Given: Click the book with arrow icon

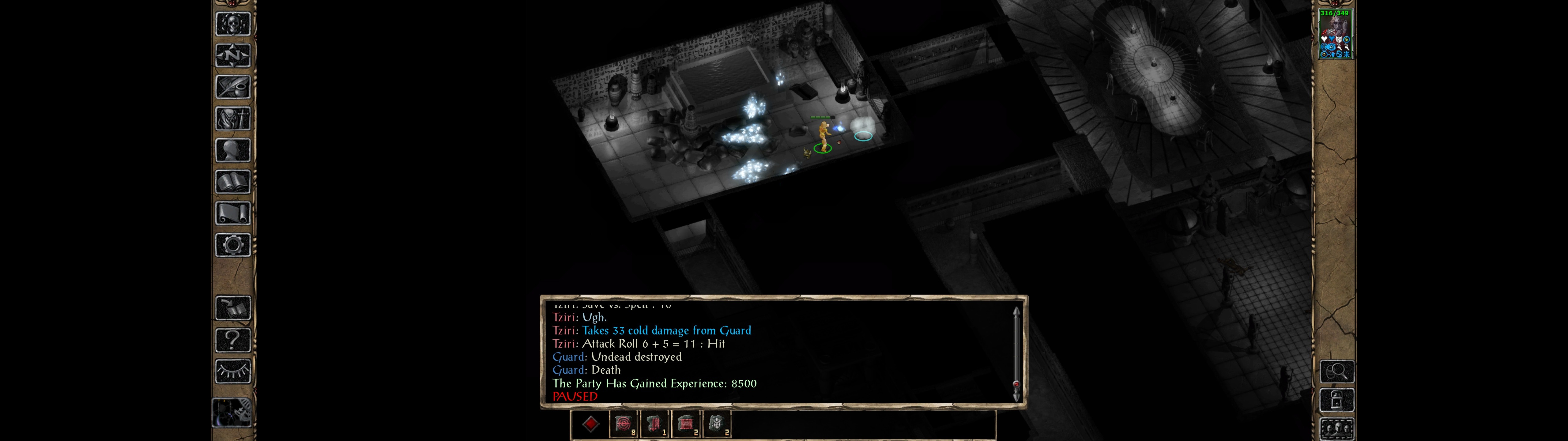Looking at the screenshot, I should click(232, 308).
